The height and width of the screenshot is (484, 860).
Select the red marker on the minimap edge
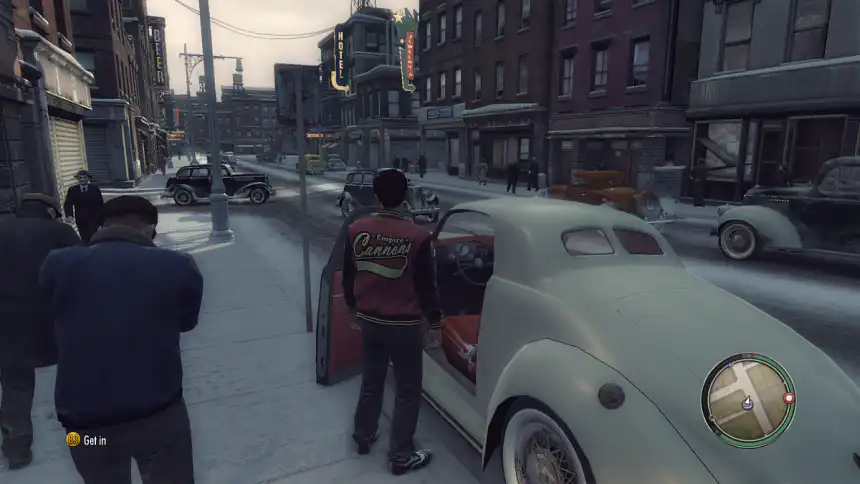point(789,398)
